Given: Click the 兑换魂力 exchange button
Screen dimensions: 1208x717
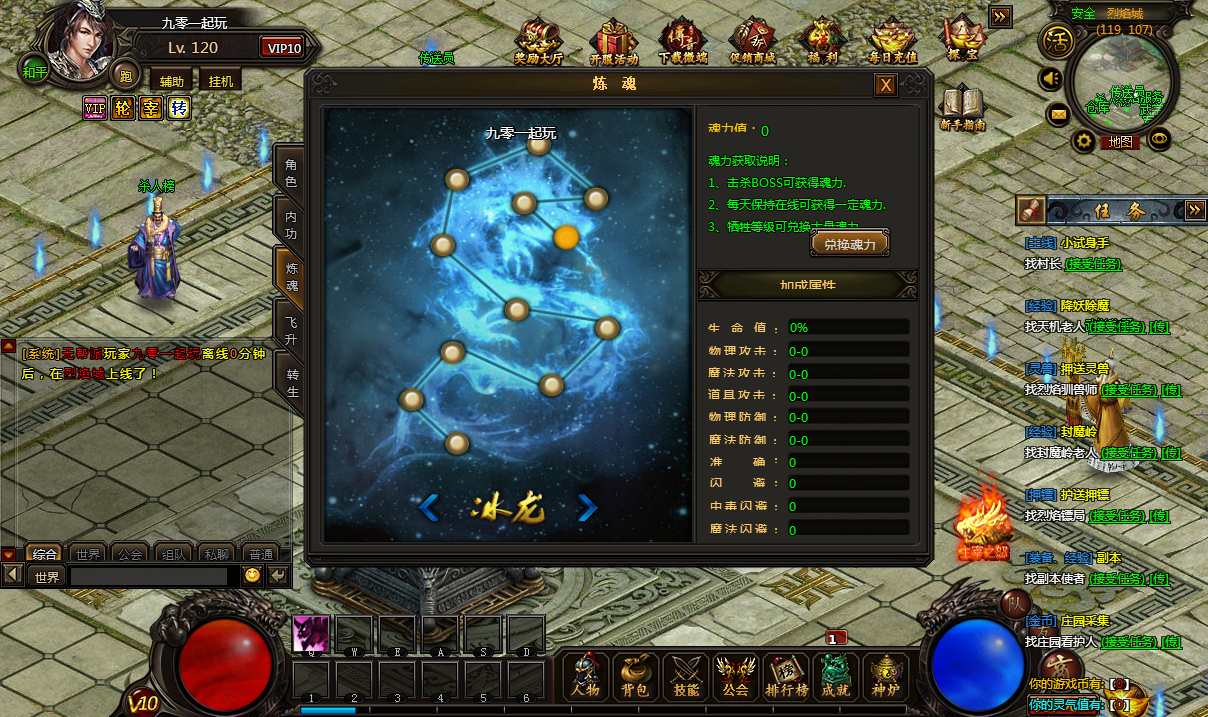Looking at the screenshot, I should pos(849,244).
